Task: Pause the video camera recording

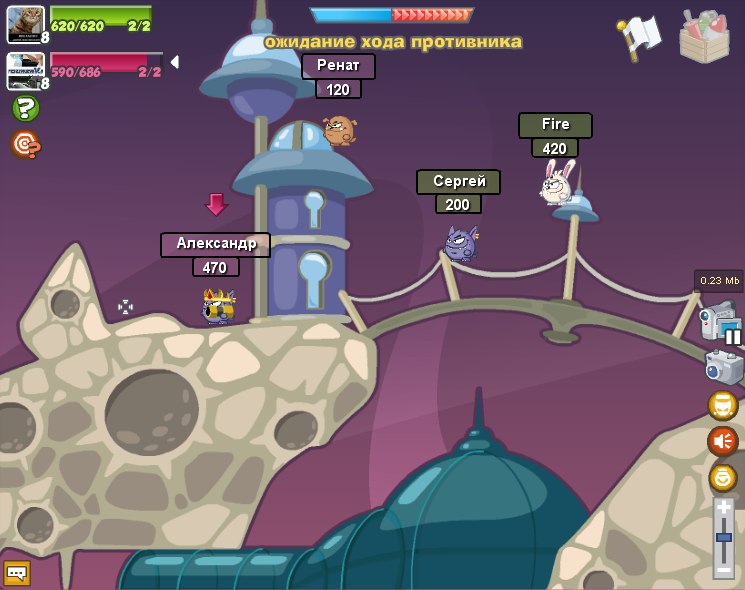Action: click(733, 336)
